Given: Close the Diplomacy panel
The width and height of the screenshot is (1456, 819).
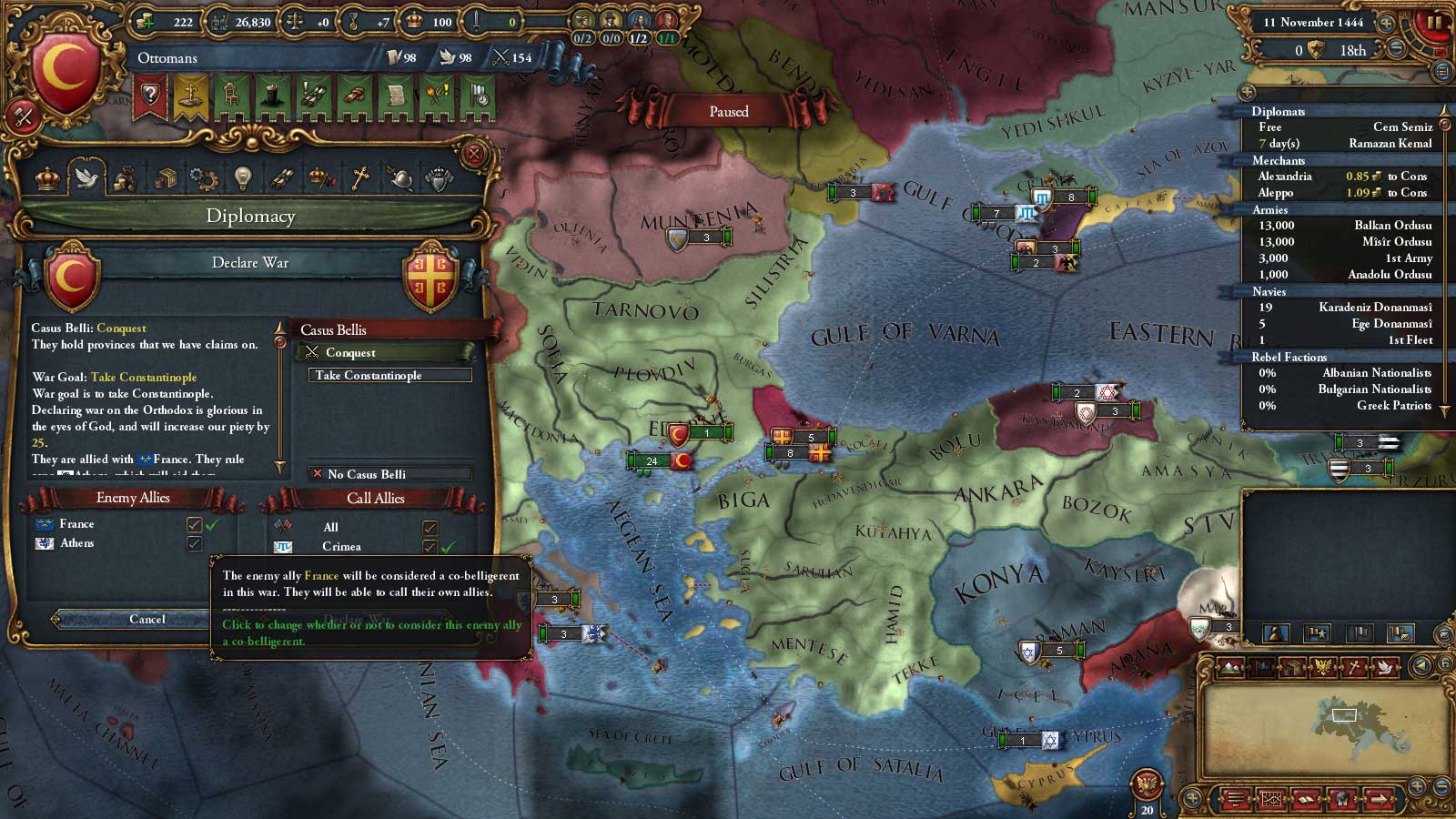Looking at the screenshot, I should 473,154.
